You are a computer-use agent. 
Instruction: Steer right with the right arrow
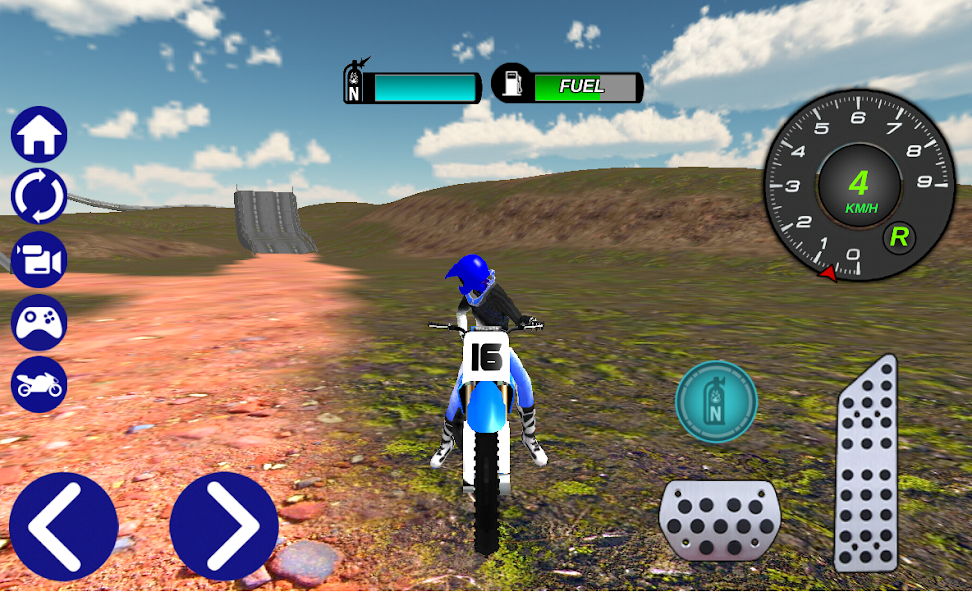223,526
